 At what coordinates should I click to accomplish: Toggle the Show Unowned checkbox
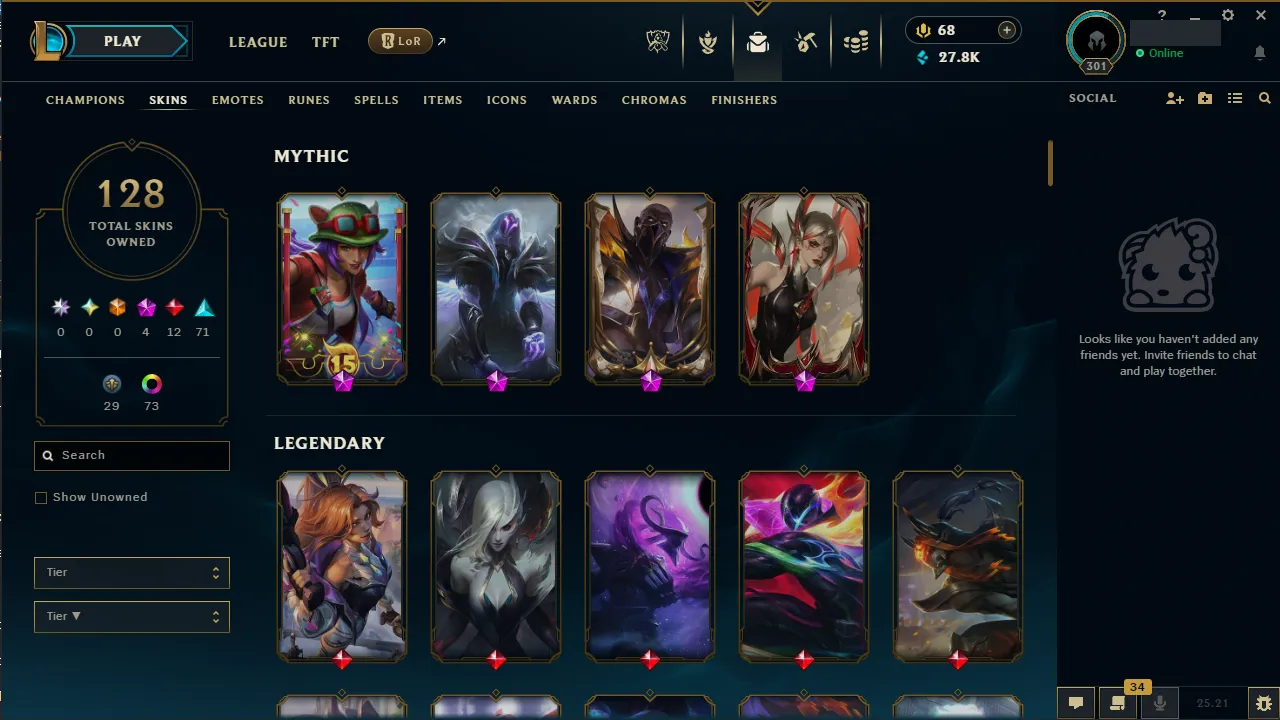click(x=41, y=497)
